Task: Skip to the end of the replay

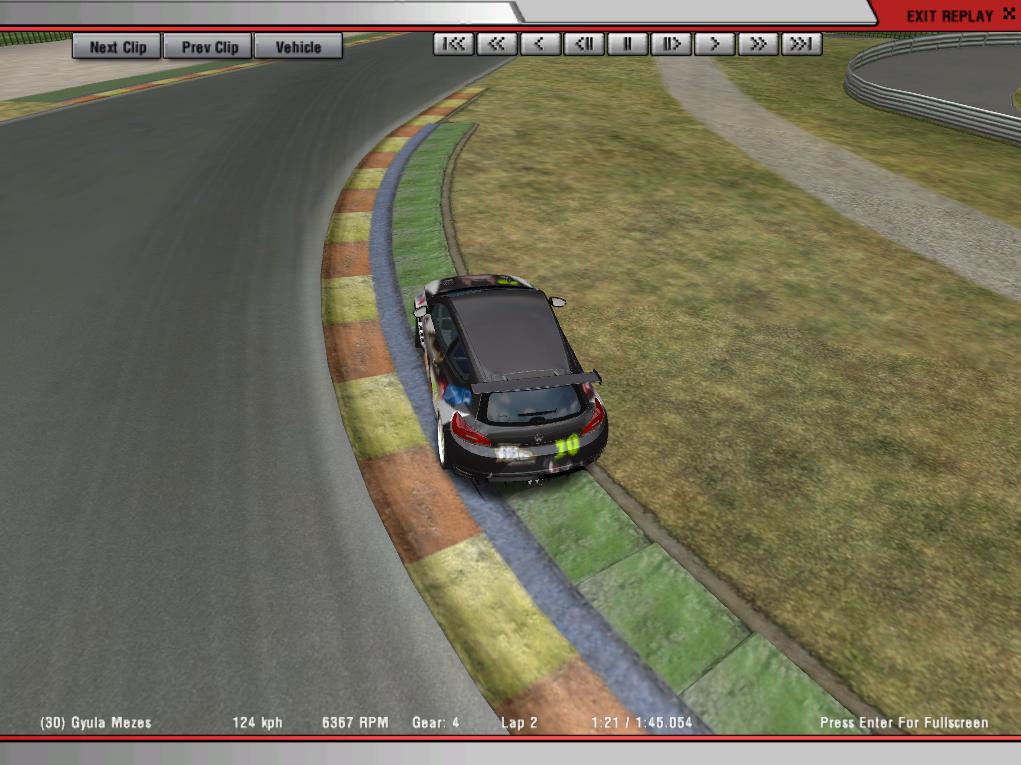Action: [x=802, y=44]
